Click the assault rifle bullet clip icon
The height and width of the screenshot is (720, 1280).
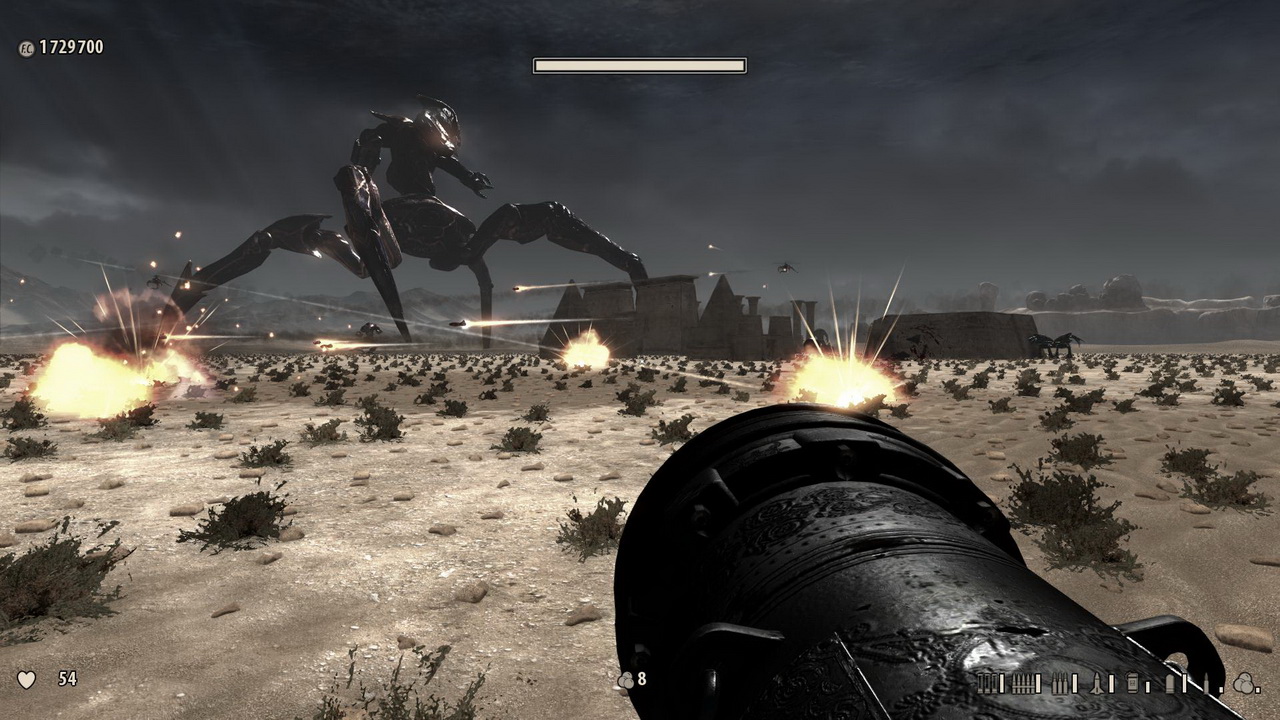pos(1023,683)
